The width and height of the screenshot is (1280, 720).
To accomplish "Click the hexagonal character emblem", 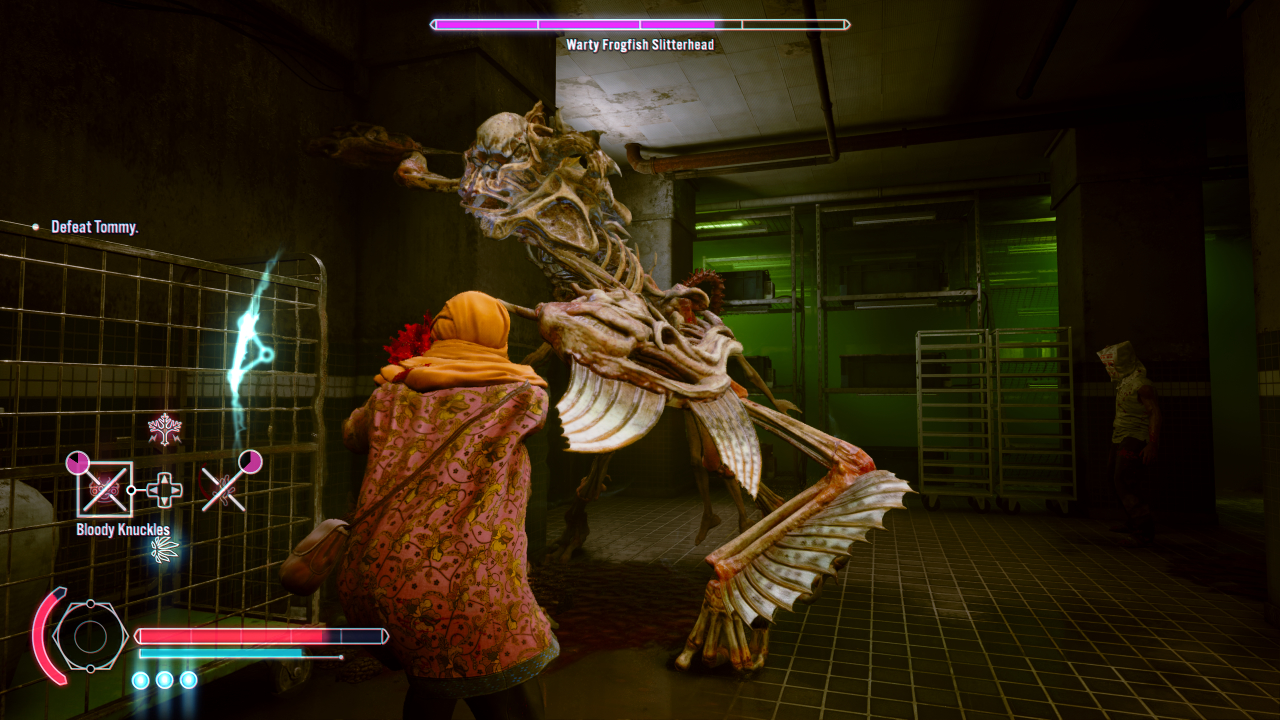I will [x=90, y=636].
